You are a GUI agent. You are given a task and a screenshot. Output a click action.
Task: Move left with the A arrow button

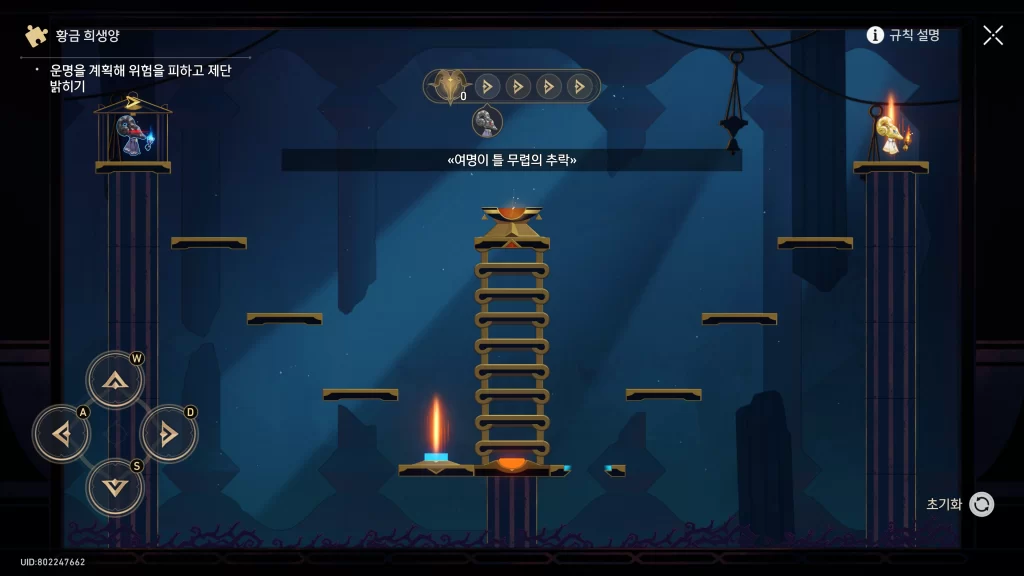(61, 434)
